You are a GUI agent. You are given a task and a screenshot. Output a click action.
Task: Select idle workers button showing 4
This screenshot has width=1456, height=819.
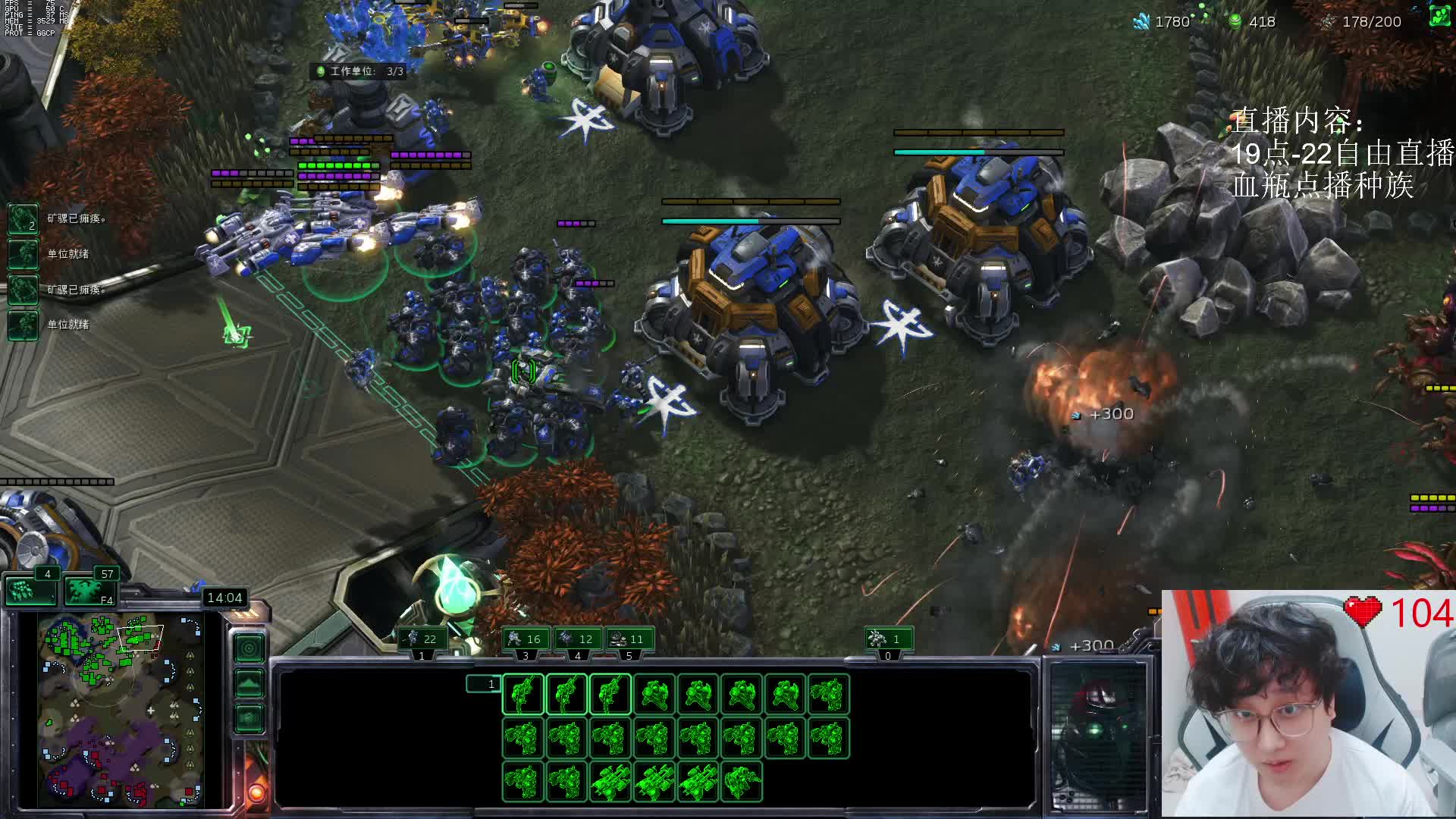pyautogui.click(x=30, y=588)
